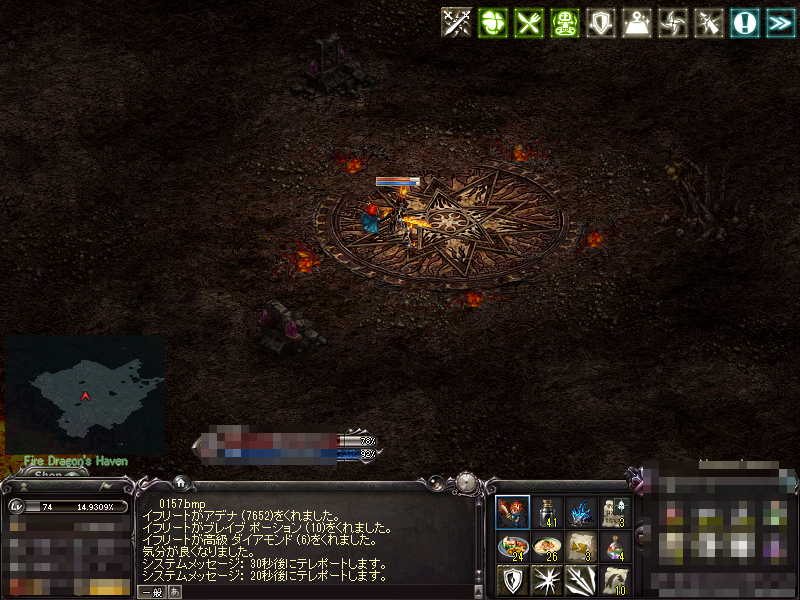Click the green robot face icon
The width and height of the screenshot is (800, 600).
click(x=565, y=23)
